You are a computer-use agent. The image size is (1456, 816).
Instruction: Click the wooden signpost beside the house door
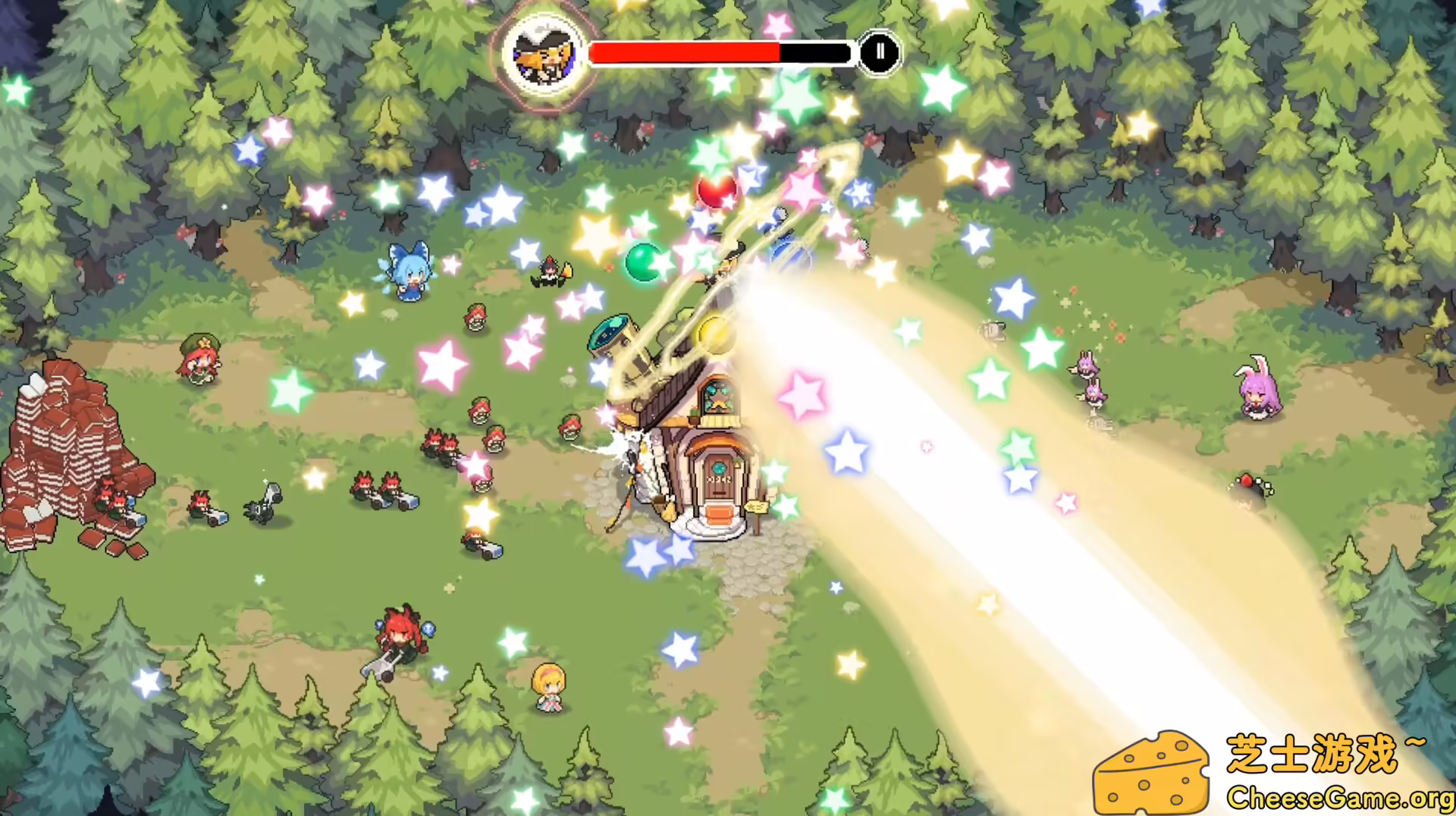[758, 508]
